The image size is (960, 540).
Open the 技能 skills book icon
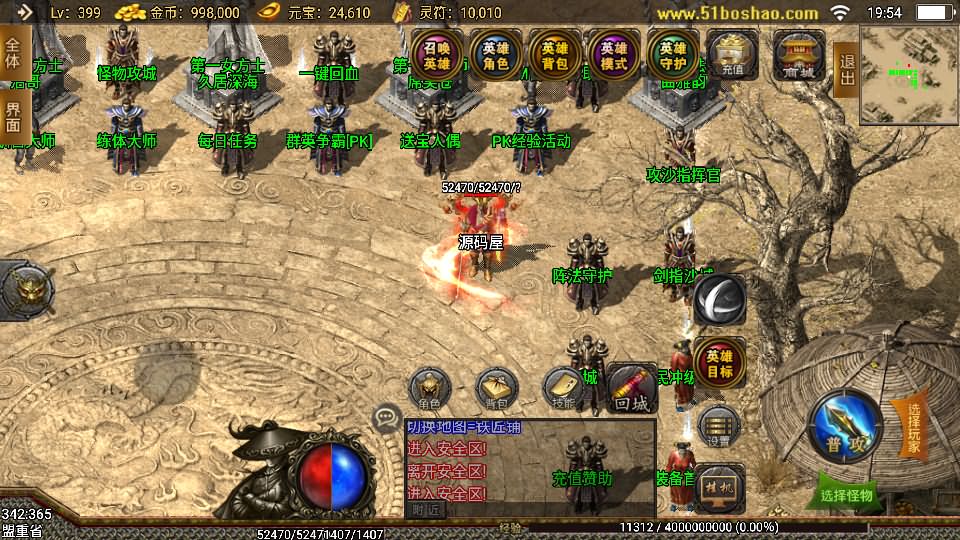point(563,389)
